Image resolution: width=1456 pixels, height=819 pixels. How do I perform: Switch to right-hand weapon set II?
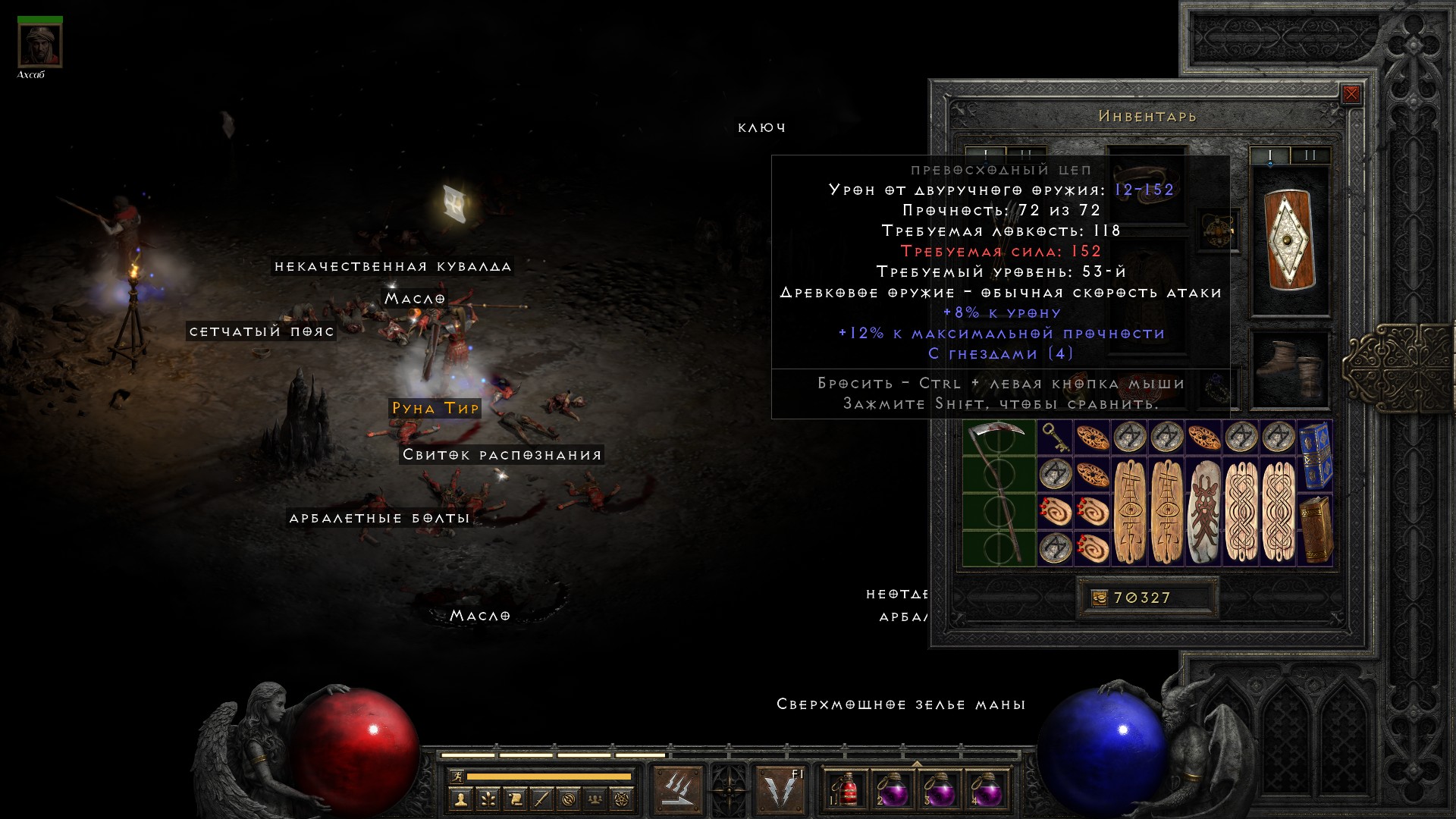click(x=1310, y=155)
